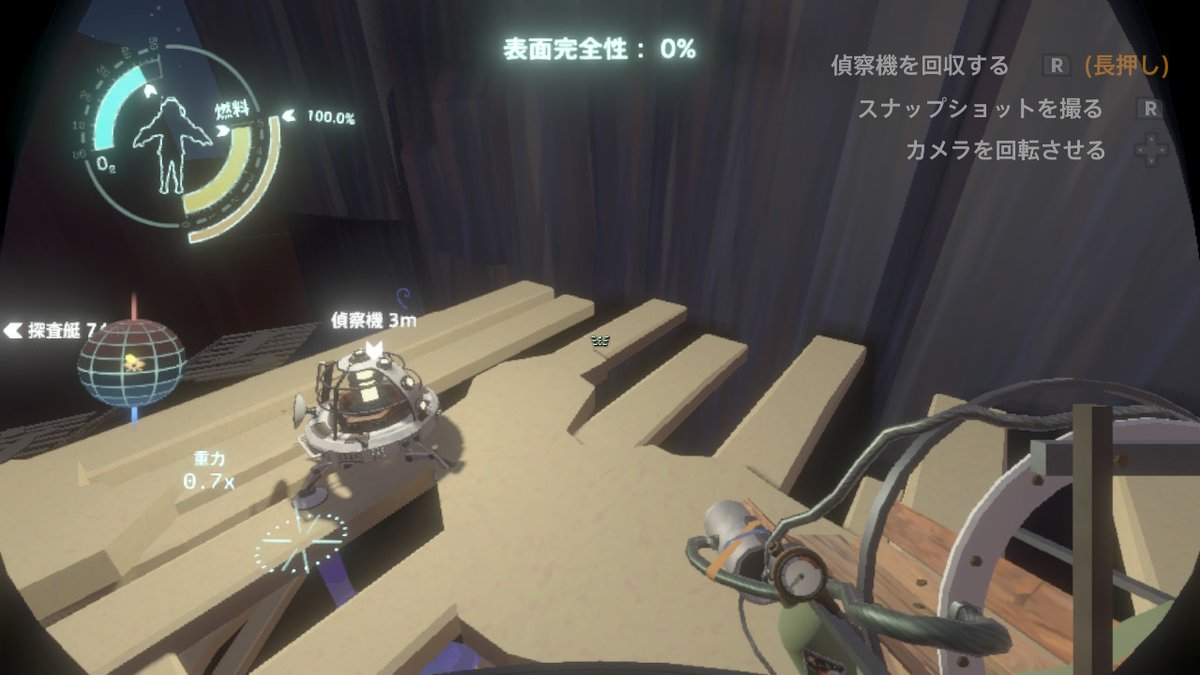Click the spherical grid locator globe
Screen dimensions: 1200x675
coord(131,363)
